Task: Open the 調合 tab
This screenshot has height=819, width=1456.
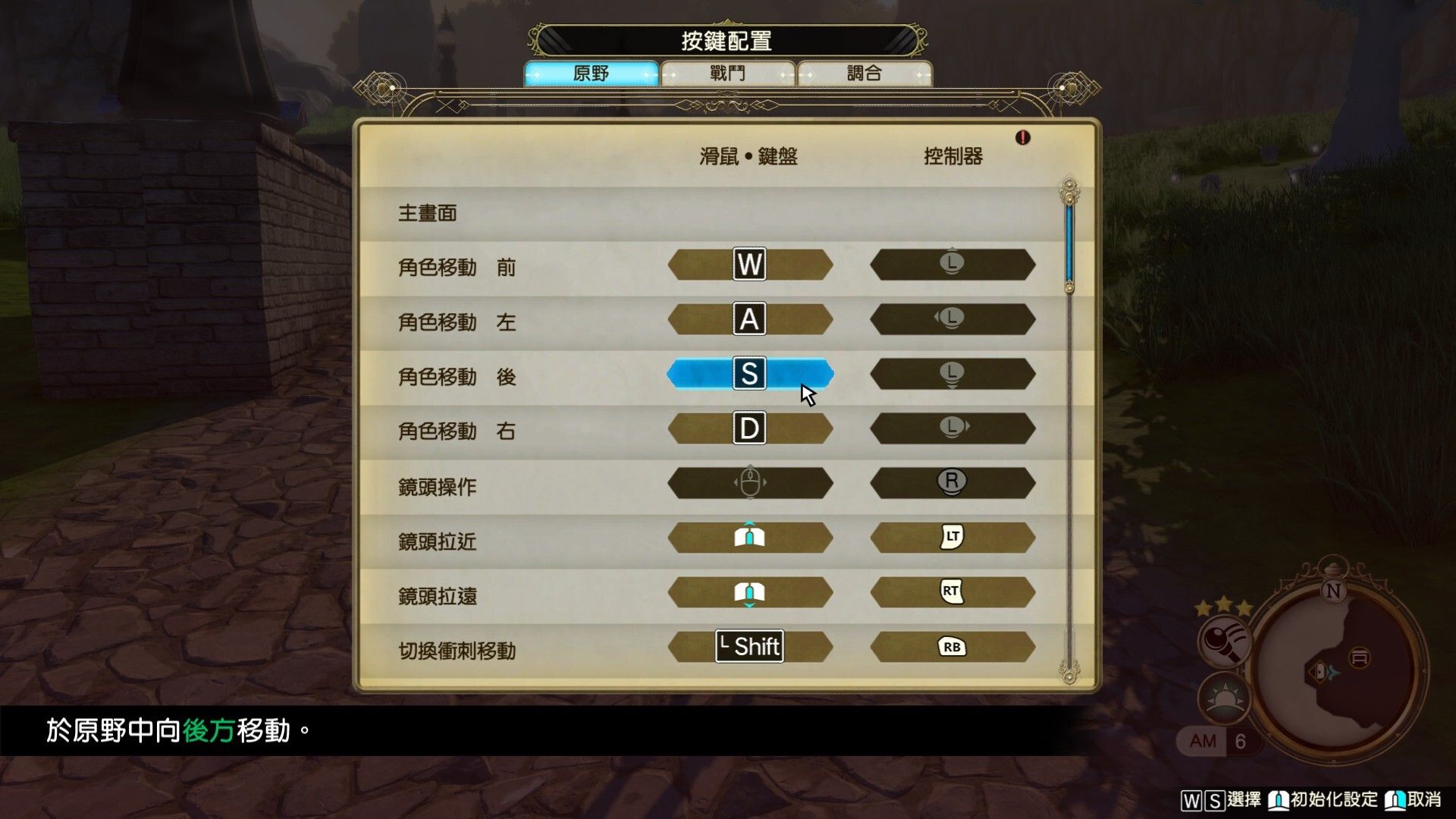Action: 864,72
